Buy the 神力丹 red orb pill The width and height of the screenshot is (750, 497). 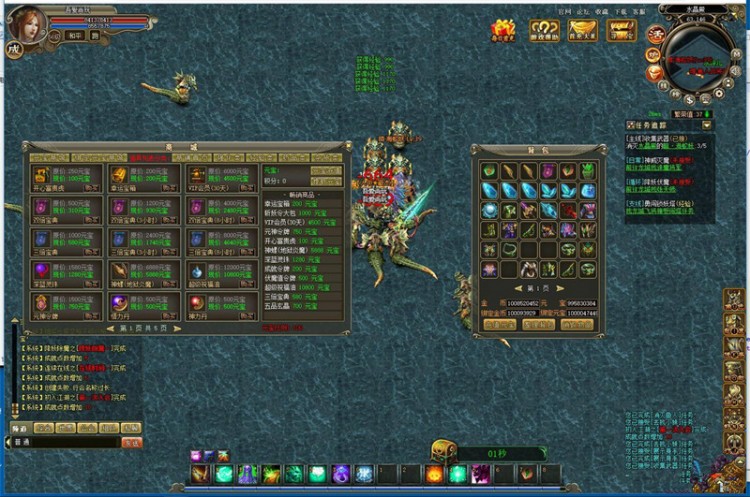(x=246, y=316)
